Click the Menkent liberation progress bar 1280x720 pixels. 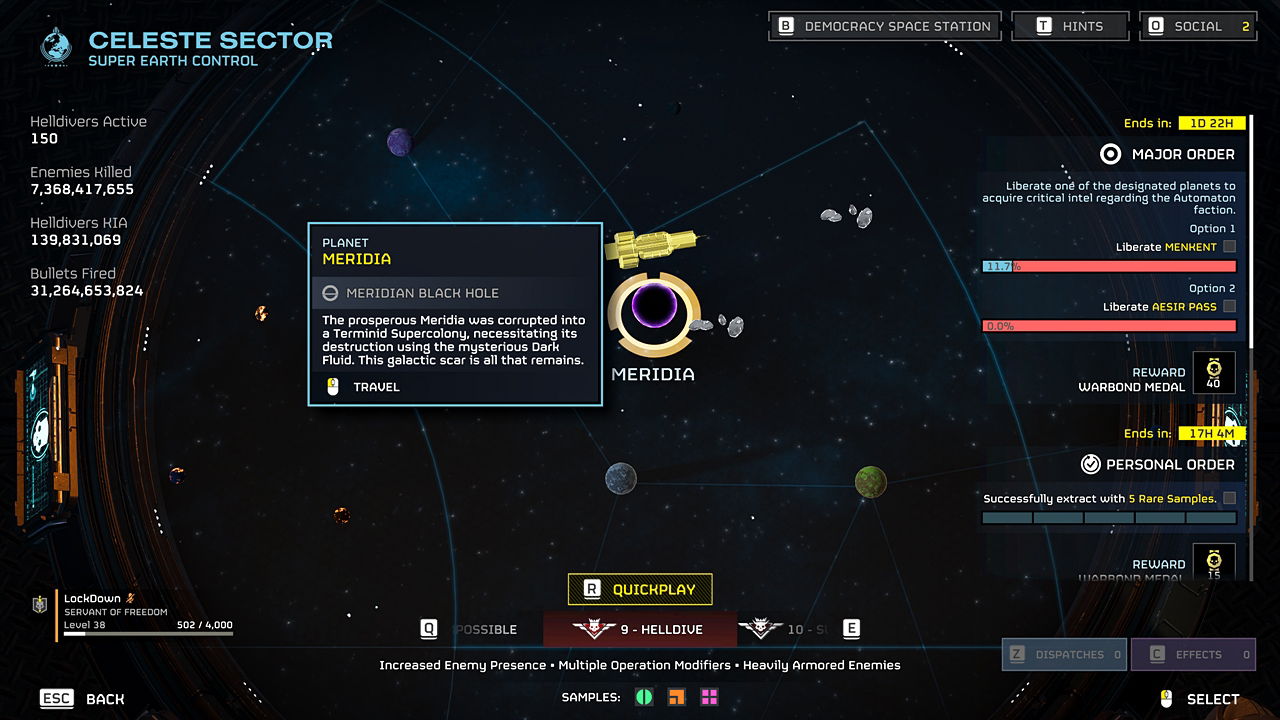tap(1110, 267)
